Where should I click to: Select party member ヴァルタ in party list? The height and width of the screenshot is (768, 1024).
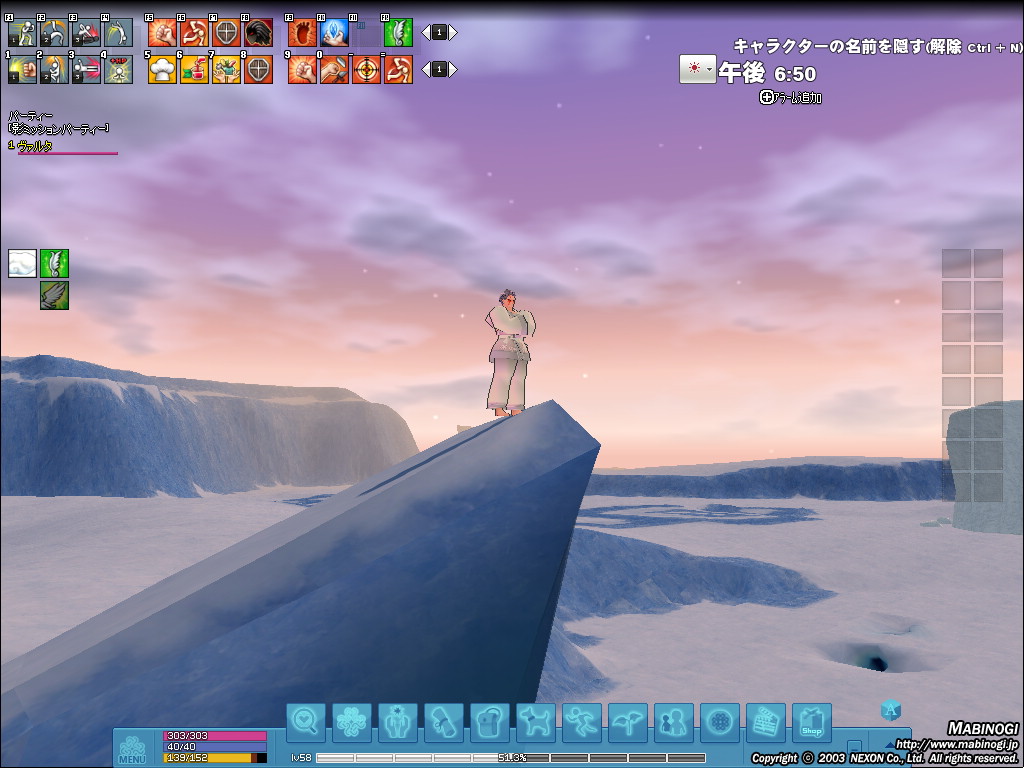coord(34,146)
